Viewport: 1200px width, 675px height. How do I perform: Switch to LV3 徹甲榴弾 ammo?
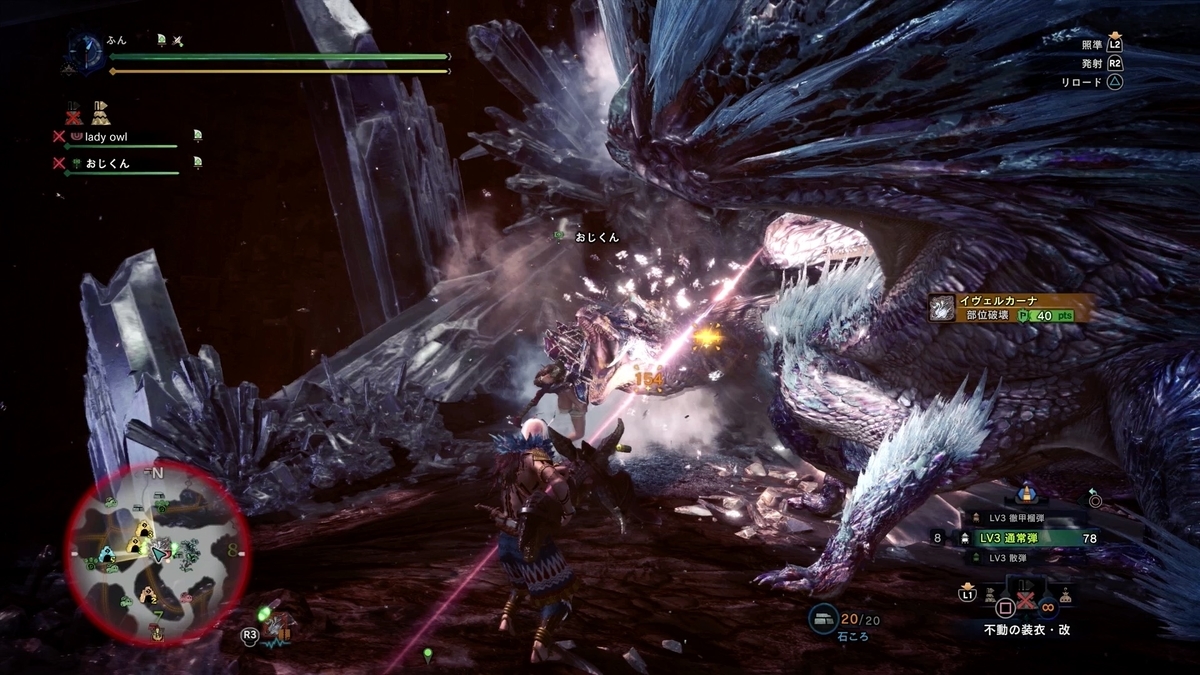pyautogui.click(x=1009, y=517)
